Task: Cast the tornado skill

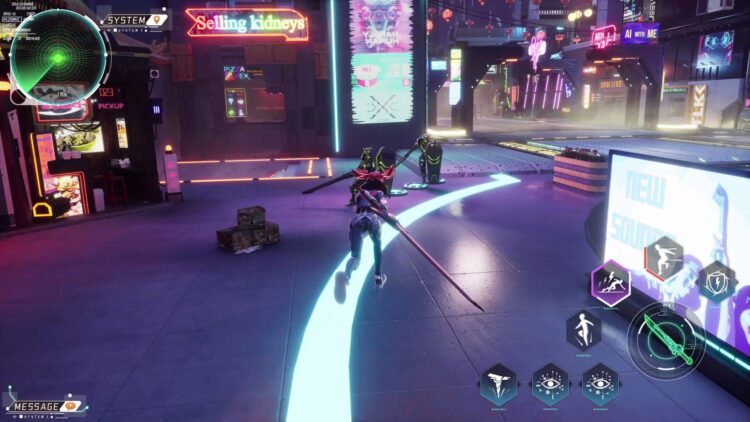Action: tap(498, 384)
